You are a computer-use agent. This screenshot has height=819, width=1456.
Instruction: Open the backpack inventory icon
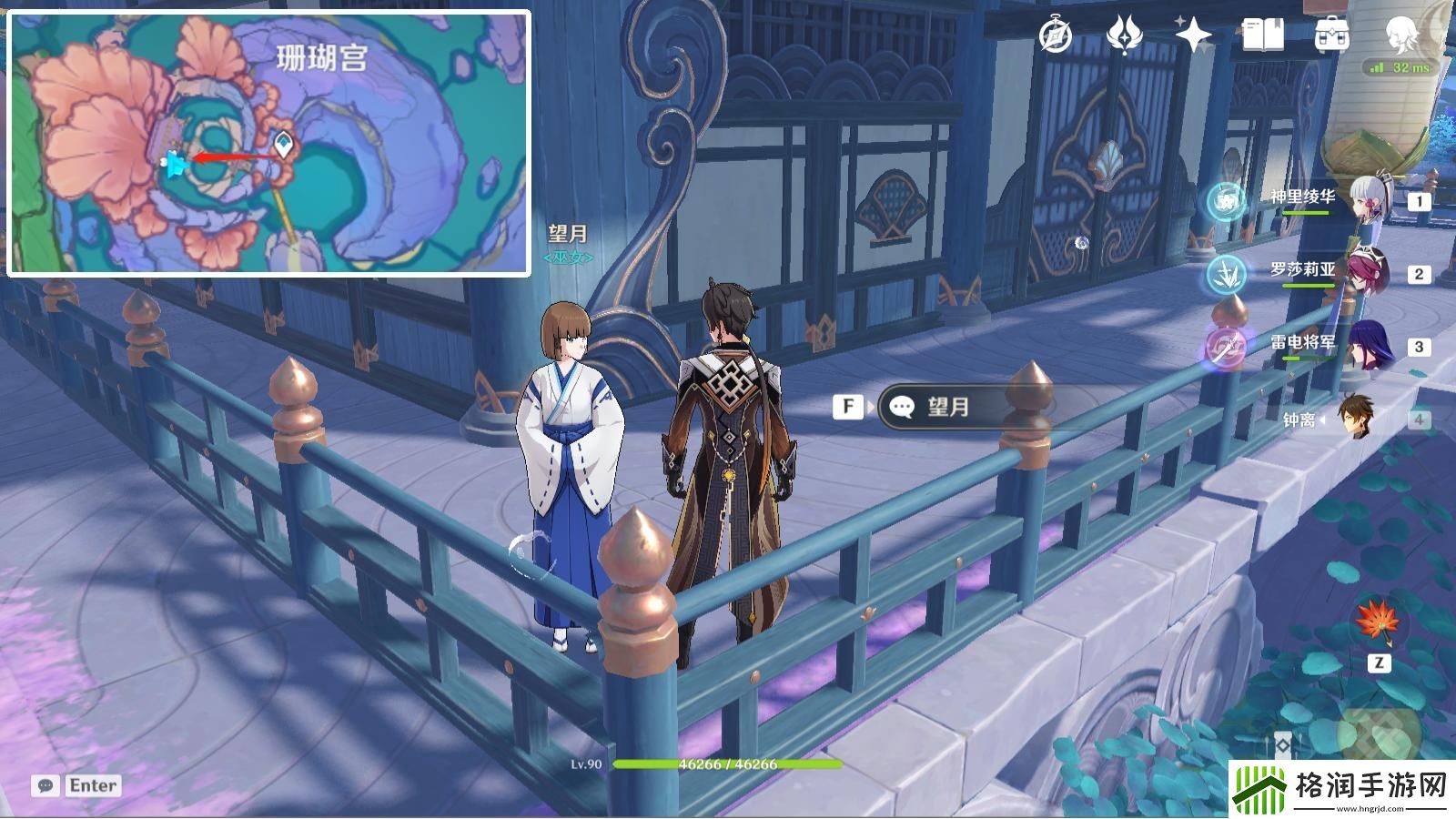1331,36
